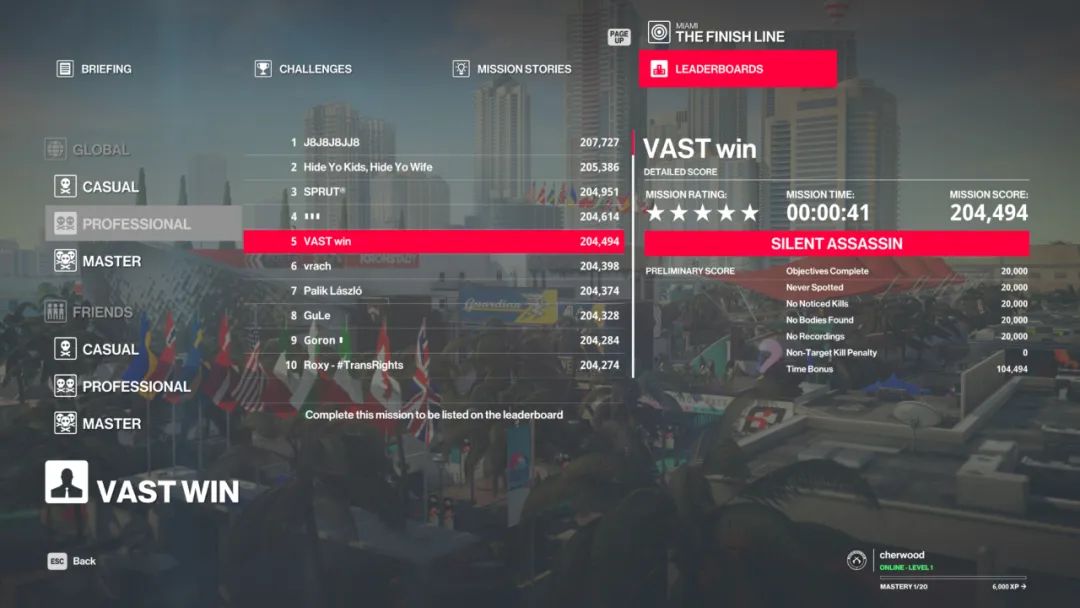Image resolution: width=1080 pixels, height=608 pixels.
Task: Choose Casual under the Global leaderboards
Action: (x=110, y=187)
